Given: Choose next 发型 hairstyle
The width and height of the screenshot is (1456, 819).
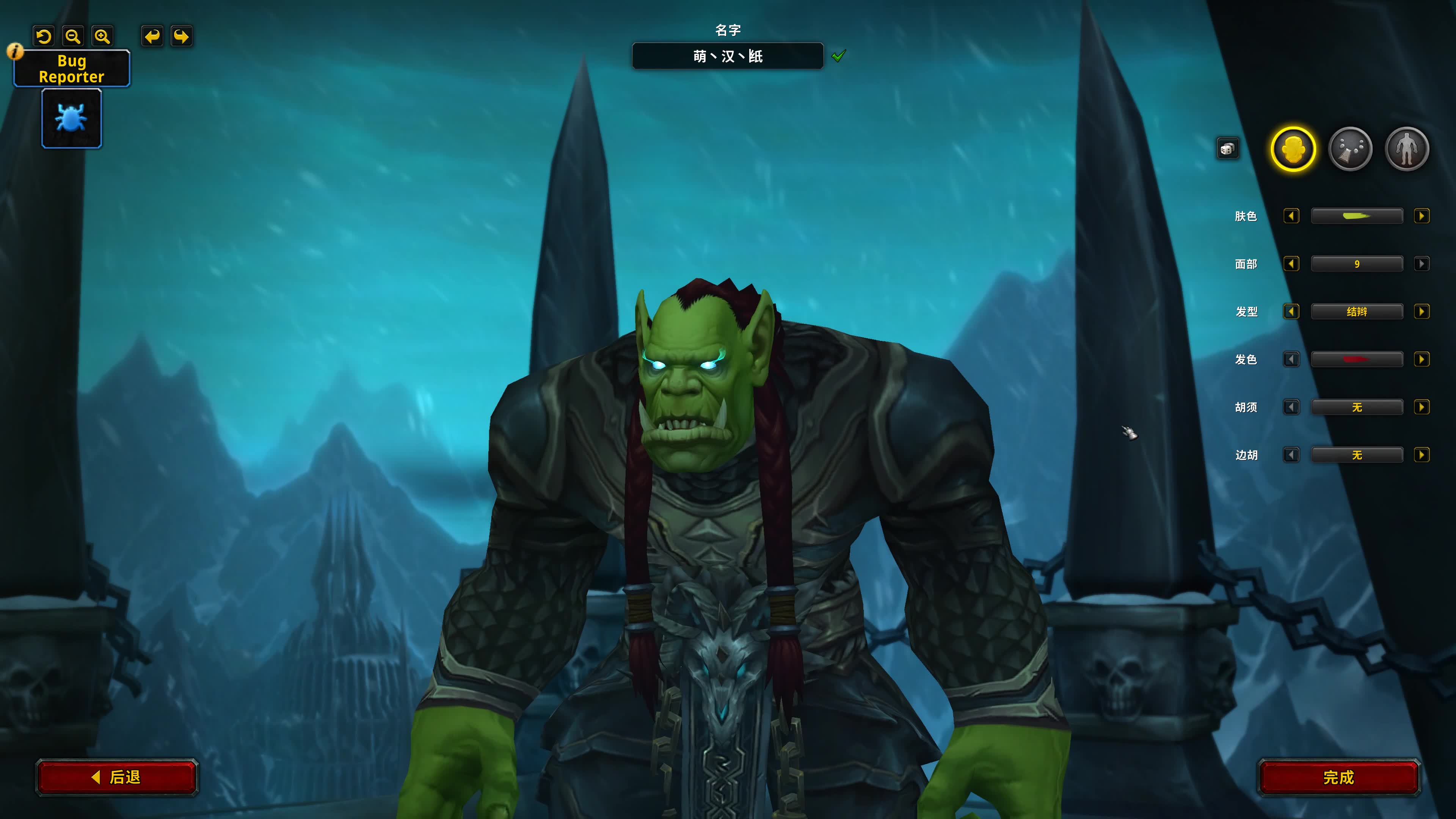Looking at the screenshot, I should [x=1421, y=311].
